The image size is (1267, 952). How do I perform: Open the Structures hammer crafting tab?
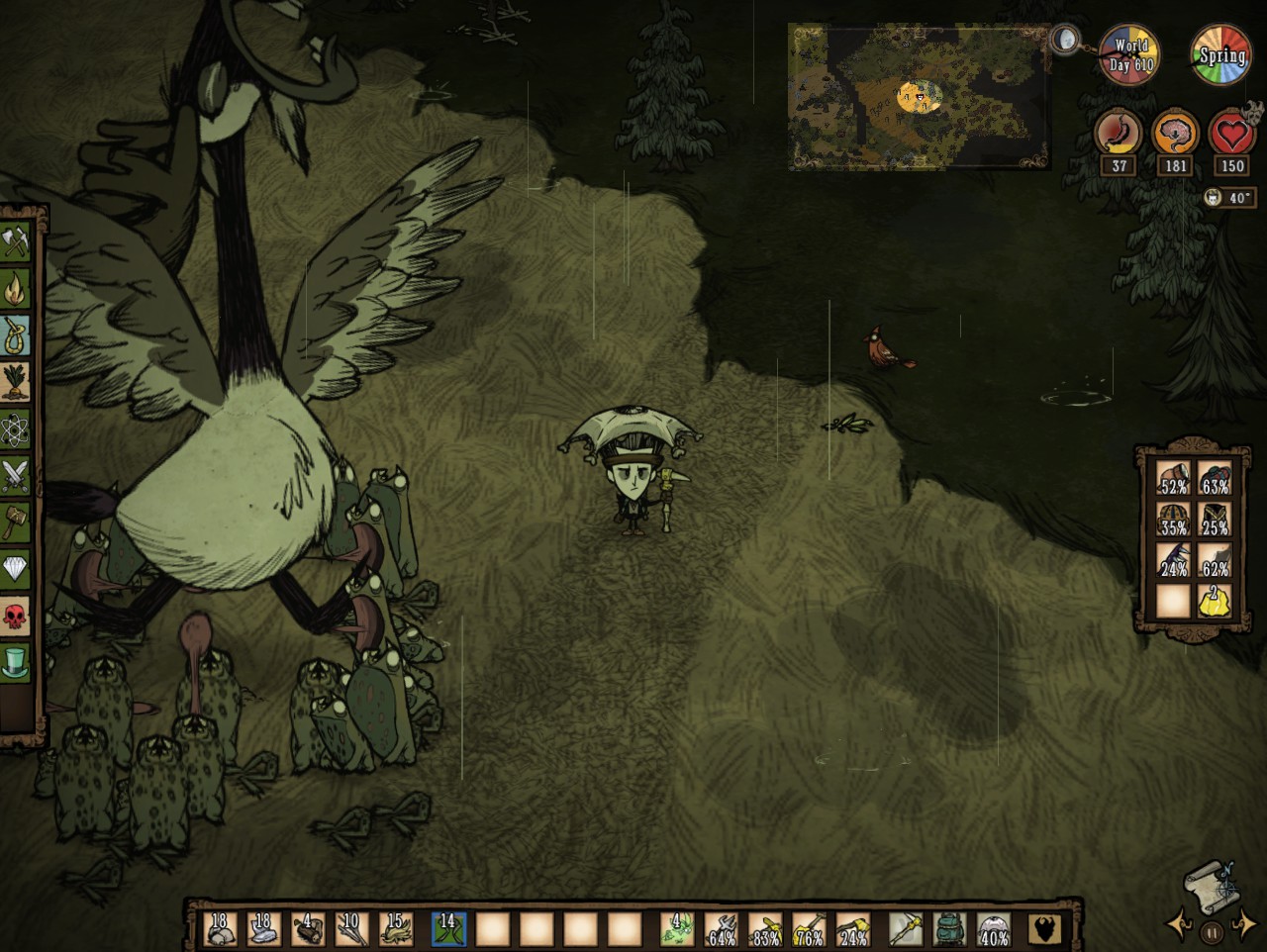[x=15, y=523]
